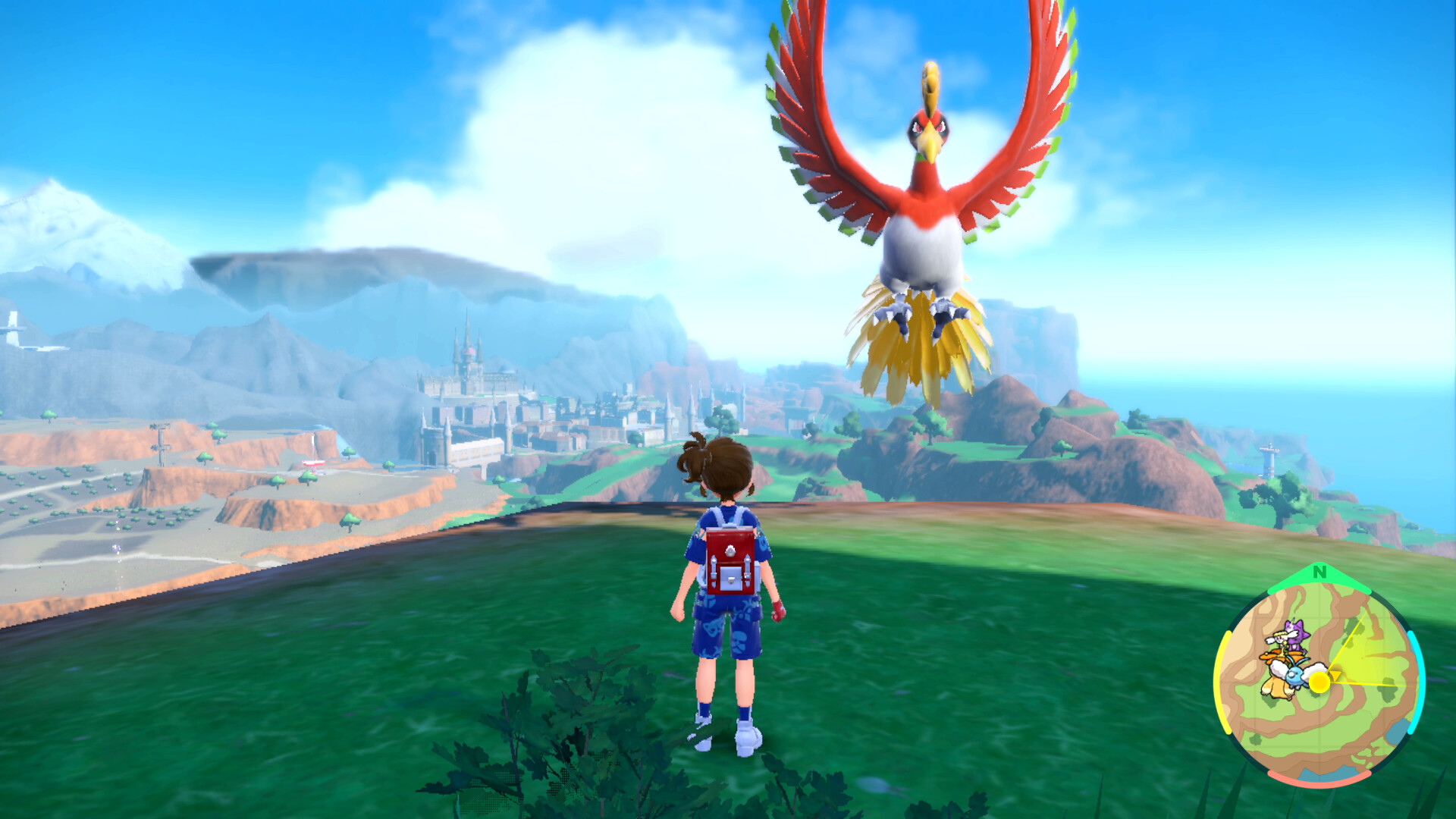1456x819 pixels.
Task: Click the yellow player position dot
Action: (1319, 682)
